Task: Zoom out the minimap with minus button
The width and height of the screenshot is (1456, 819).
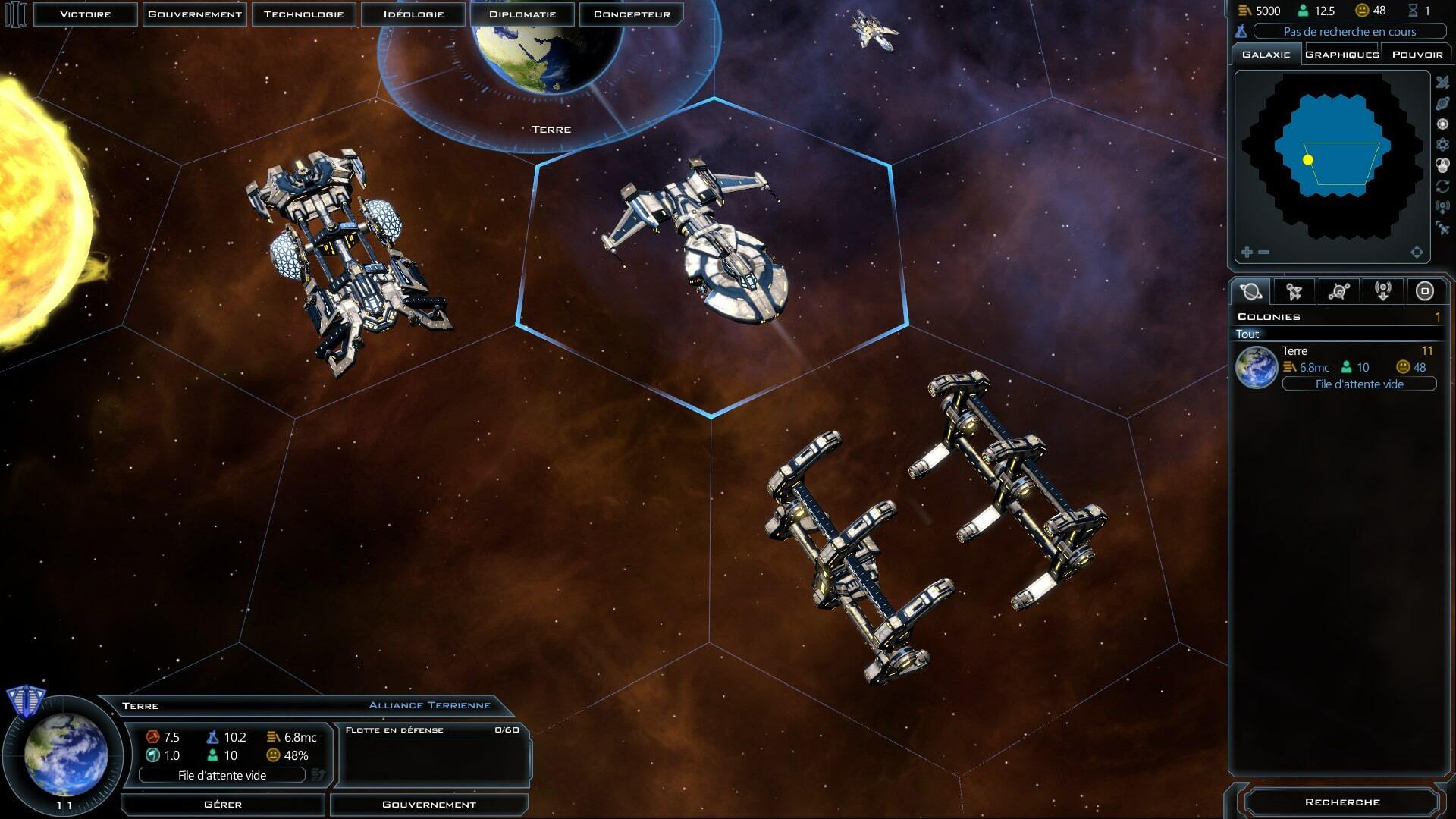Action: (x=1263, y=252)
